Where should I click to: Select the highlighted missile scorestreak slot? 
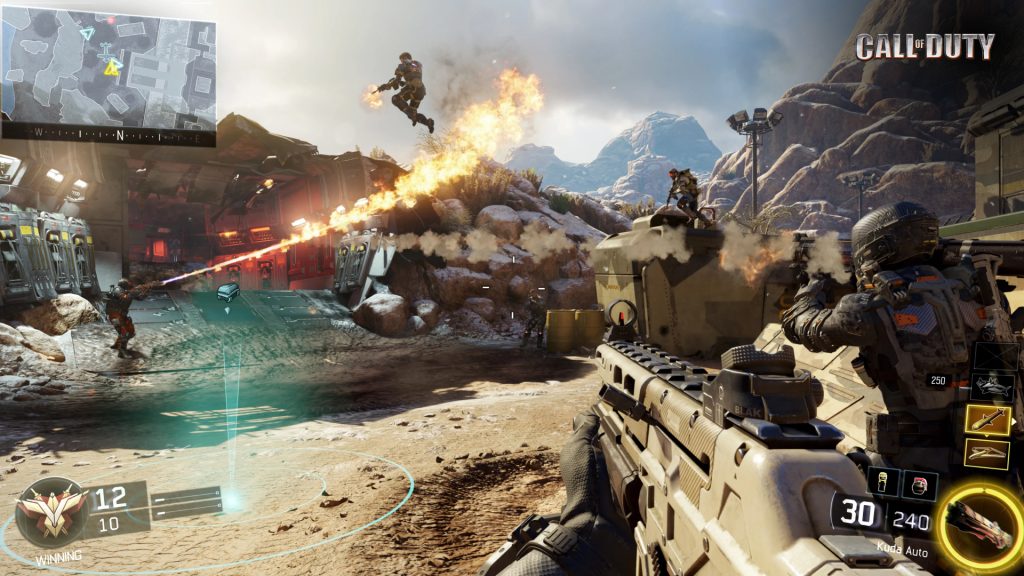988,420
